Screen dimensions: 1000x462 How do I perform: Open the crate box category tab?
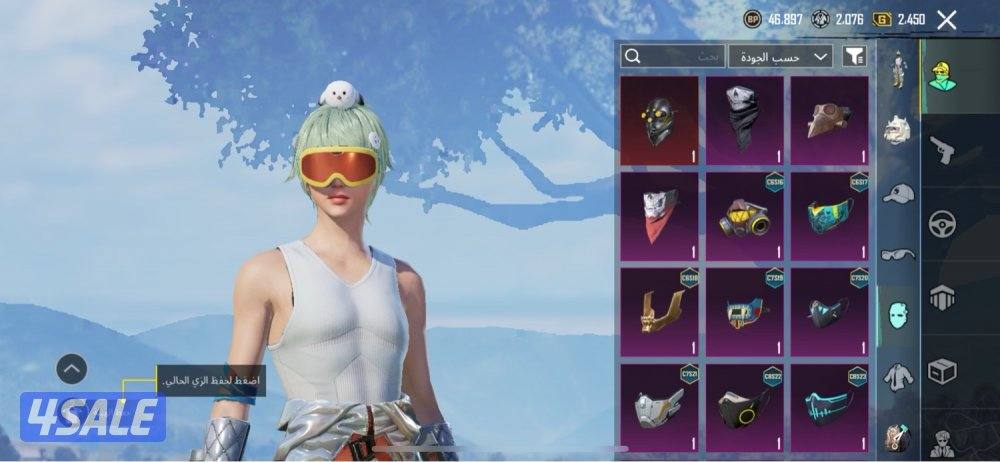coord(942,370)
